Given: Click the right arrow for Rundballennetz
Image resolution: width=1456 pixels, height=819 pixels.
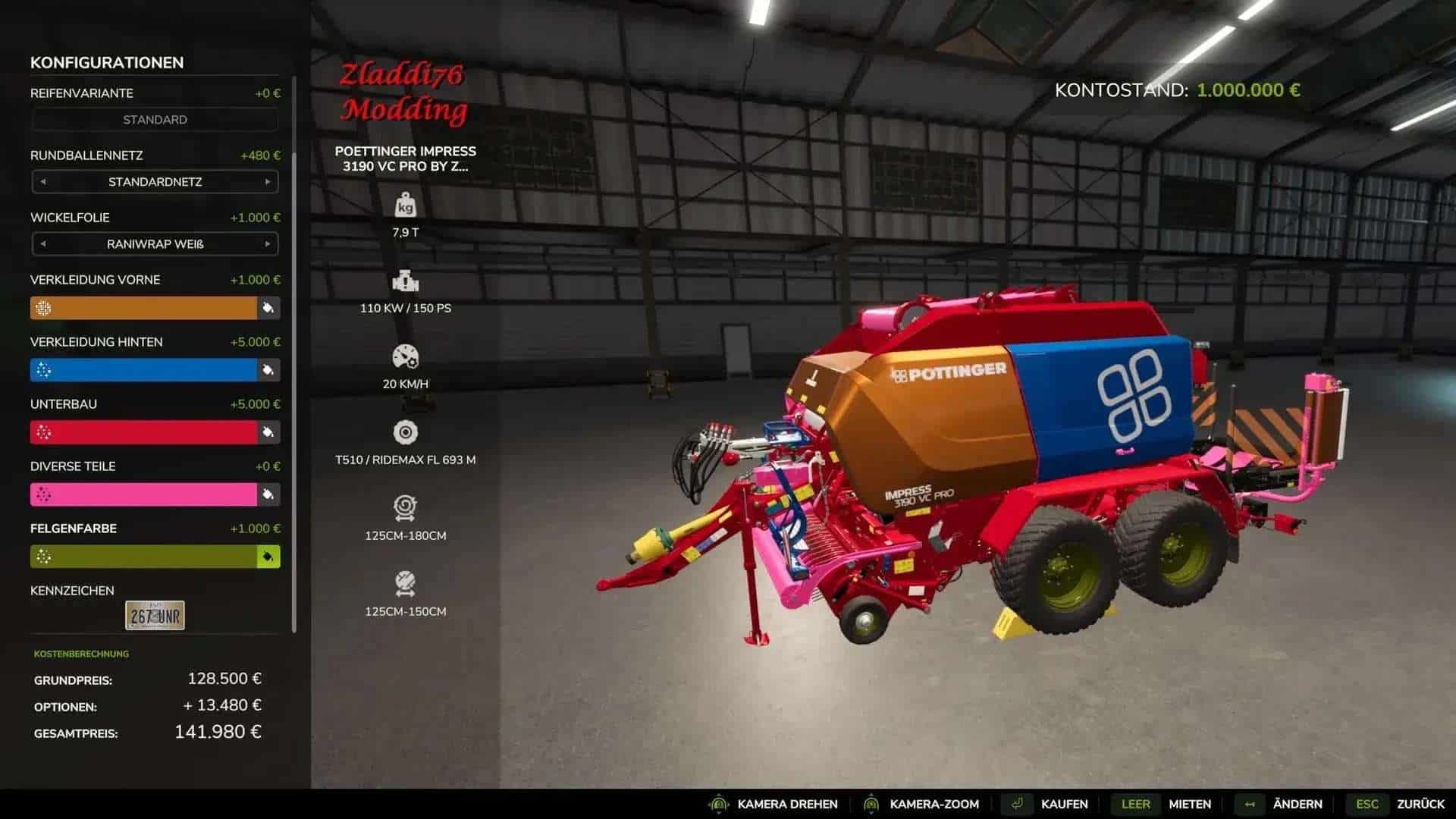Looking at the screenshot, I should point(268,182).
